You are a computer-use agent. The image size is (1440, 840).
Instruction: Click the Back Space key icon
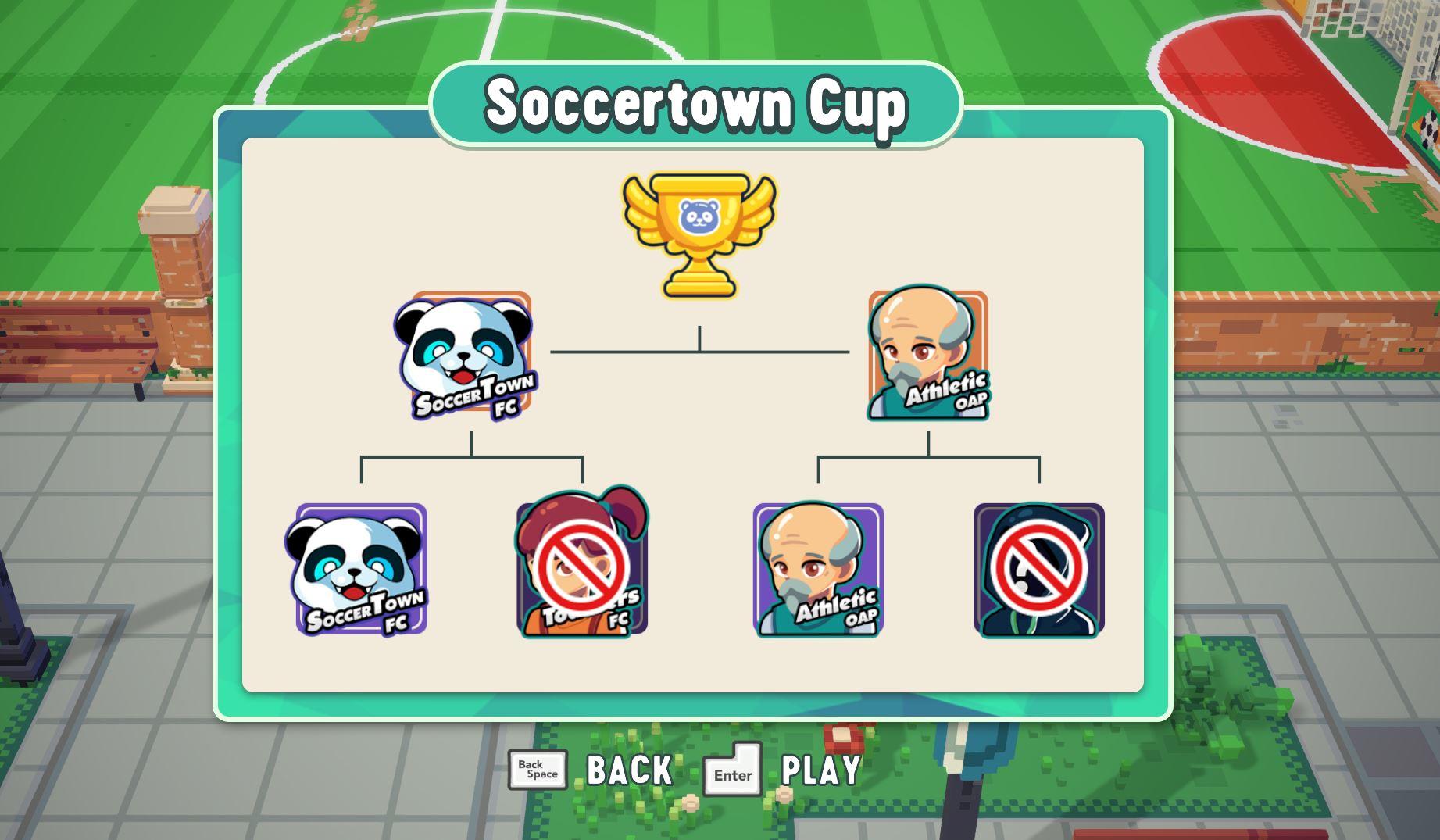(538, 772)
